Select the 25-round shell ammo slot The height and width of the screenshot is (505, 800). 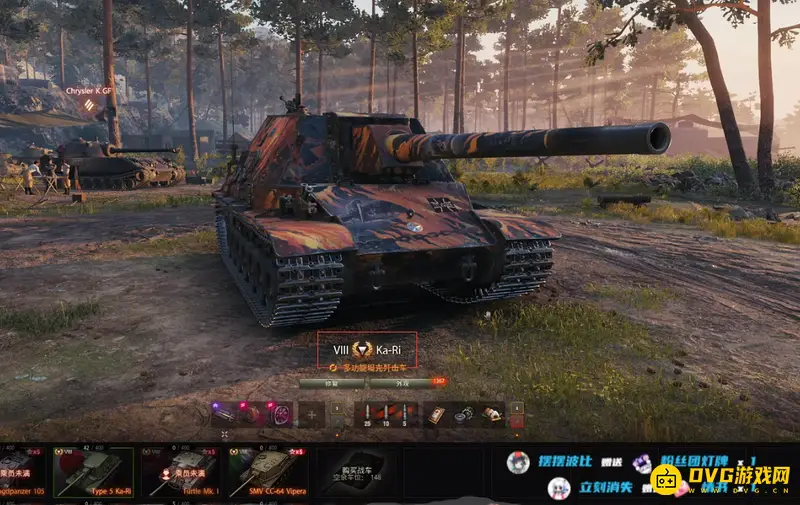[368, 414]
